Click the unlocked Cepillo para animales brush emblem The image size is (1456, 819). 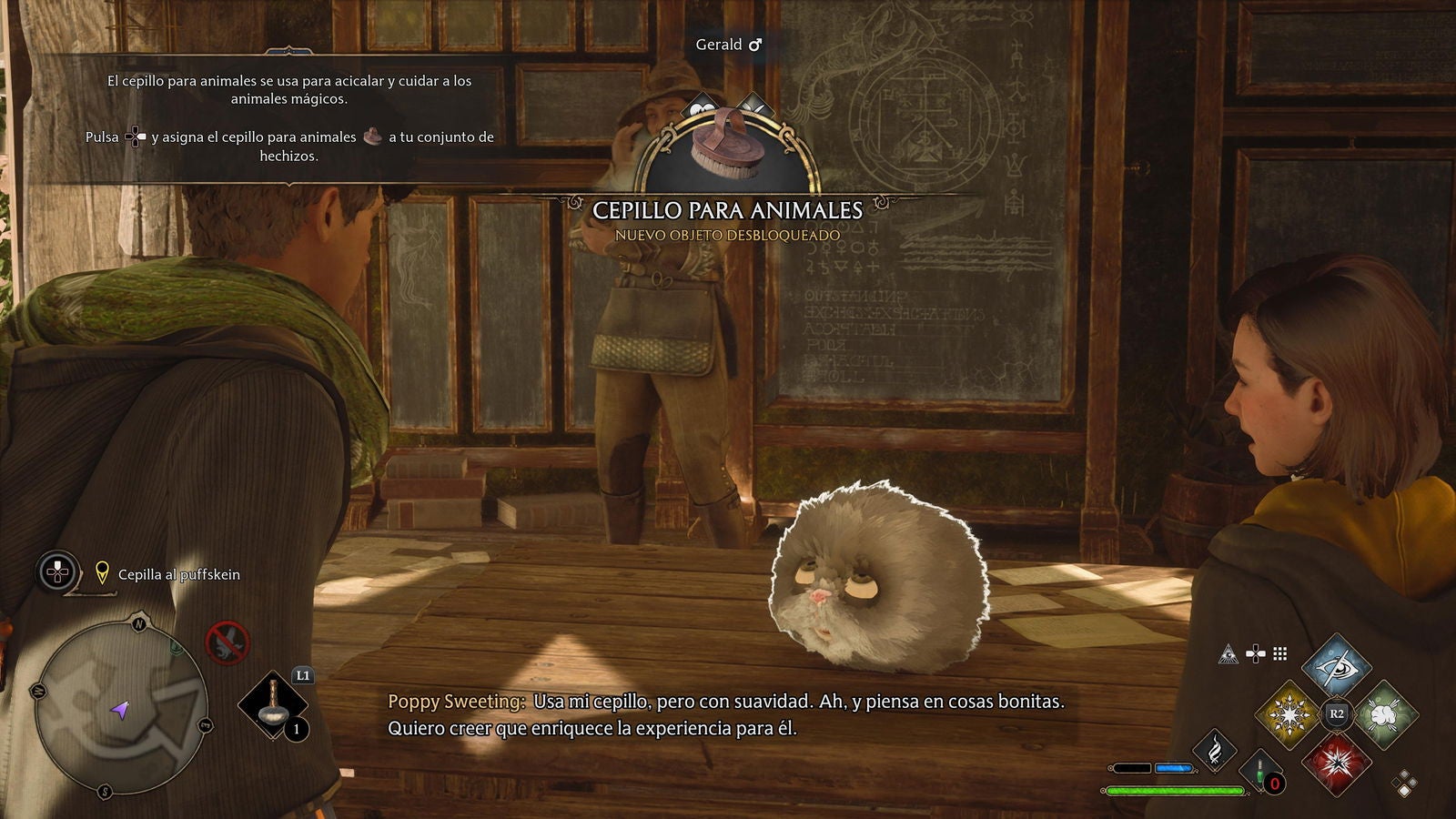(726, 149)
